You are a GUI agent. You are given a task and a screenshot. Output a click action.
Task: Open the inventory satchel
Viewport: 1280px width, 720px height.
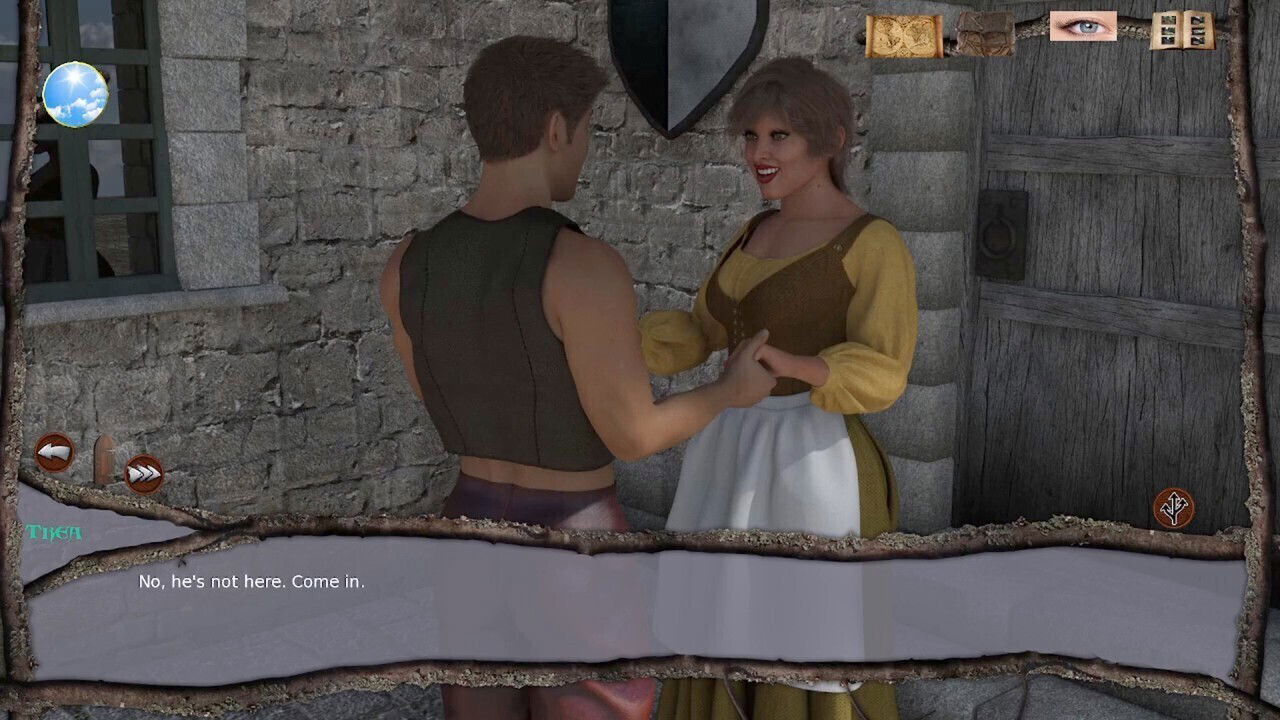985,35
